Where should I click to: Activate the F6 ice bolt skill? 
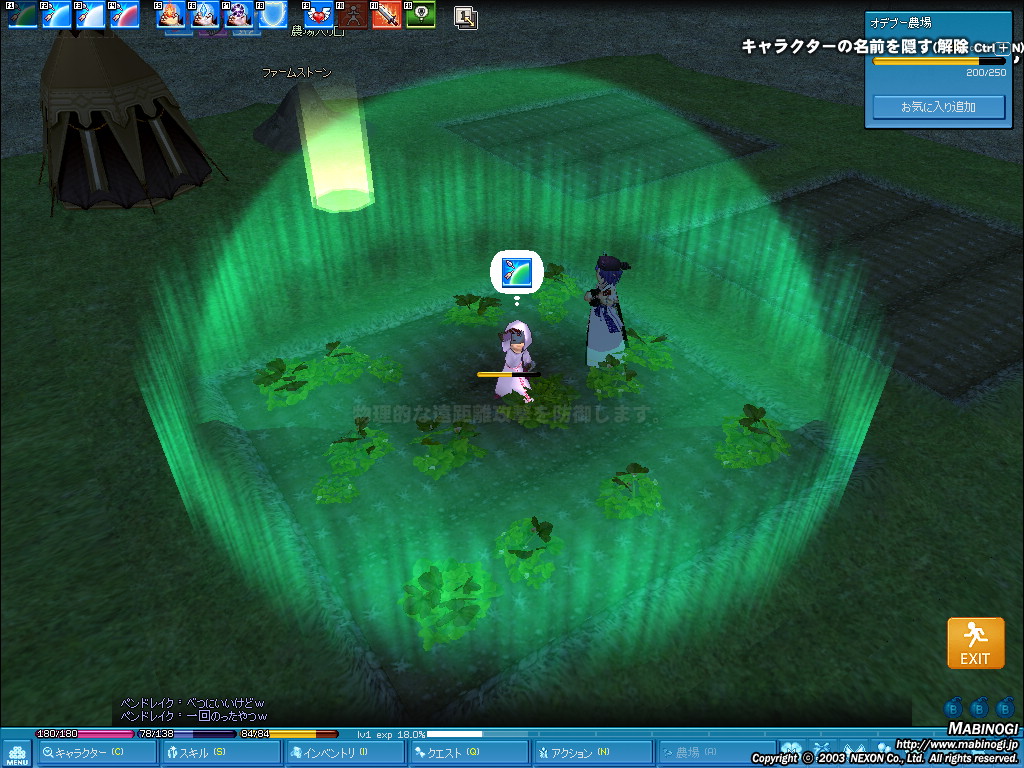(205, 15)
